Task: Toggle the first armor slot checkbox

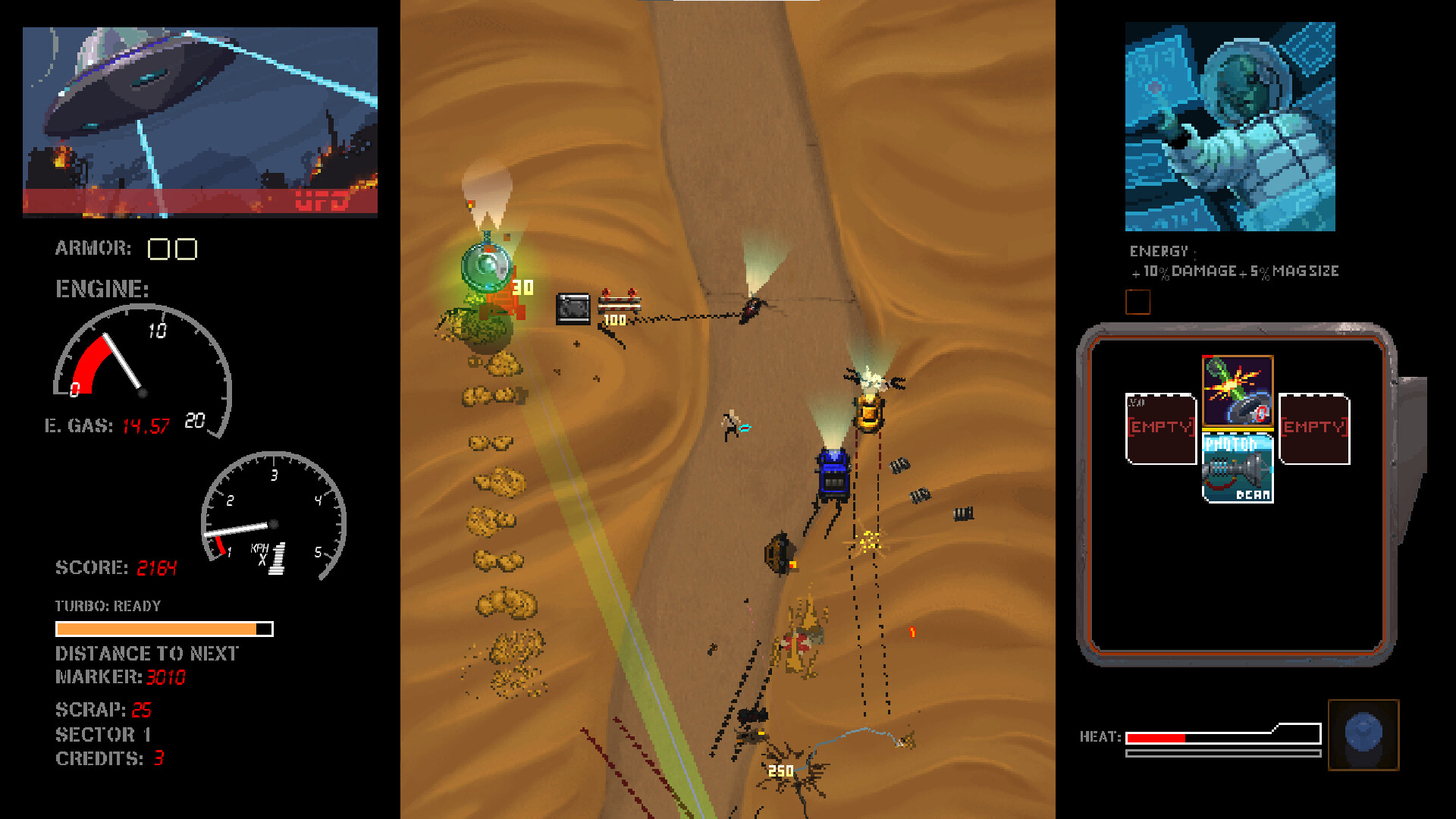Action: click(x=158, y=248)
